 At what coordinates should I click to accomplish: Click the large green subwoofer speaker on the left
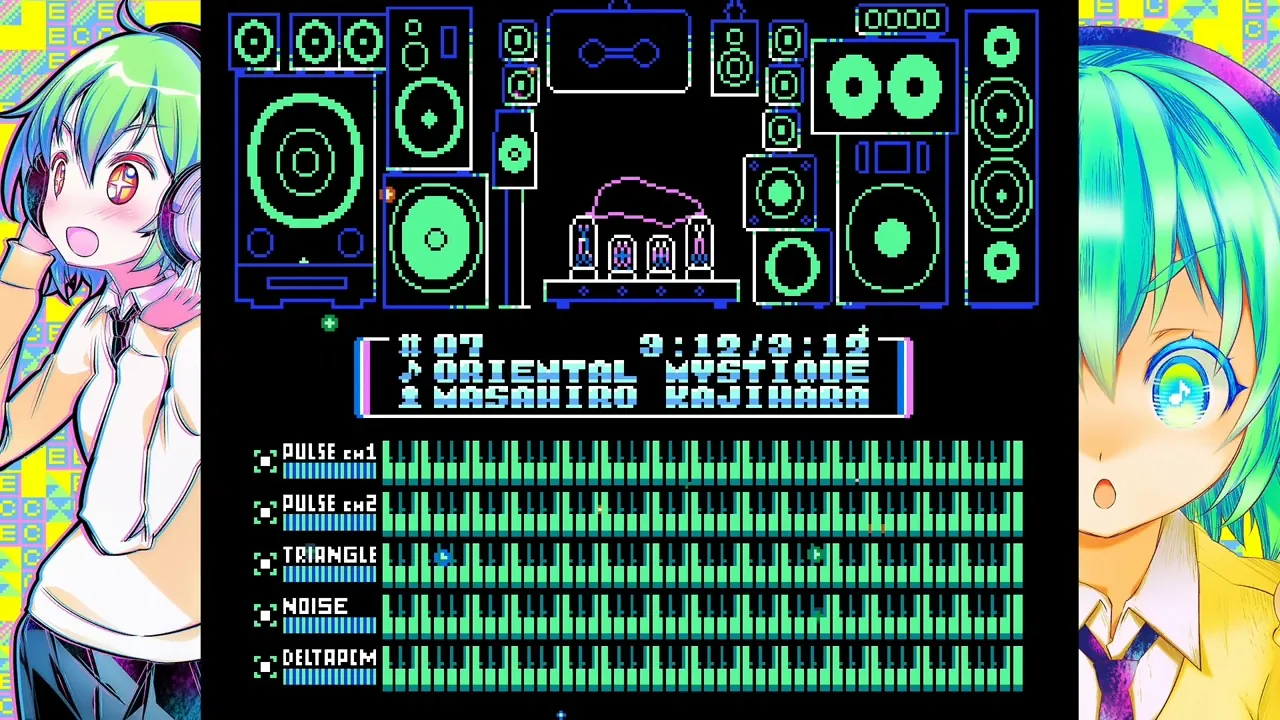(307, 160)
